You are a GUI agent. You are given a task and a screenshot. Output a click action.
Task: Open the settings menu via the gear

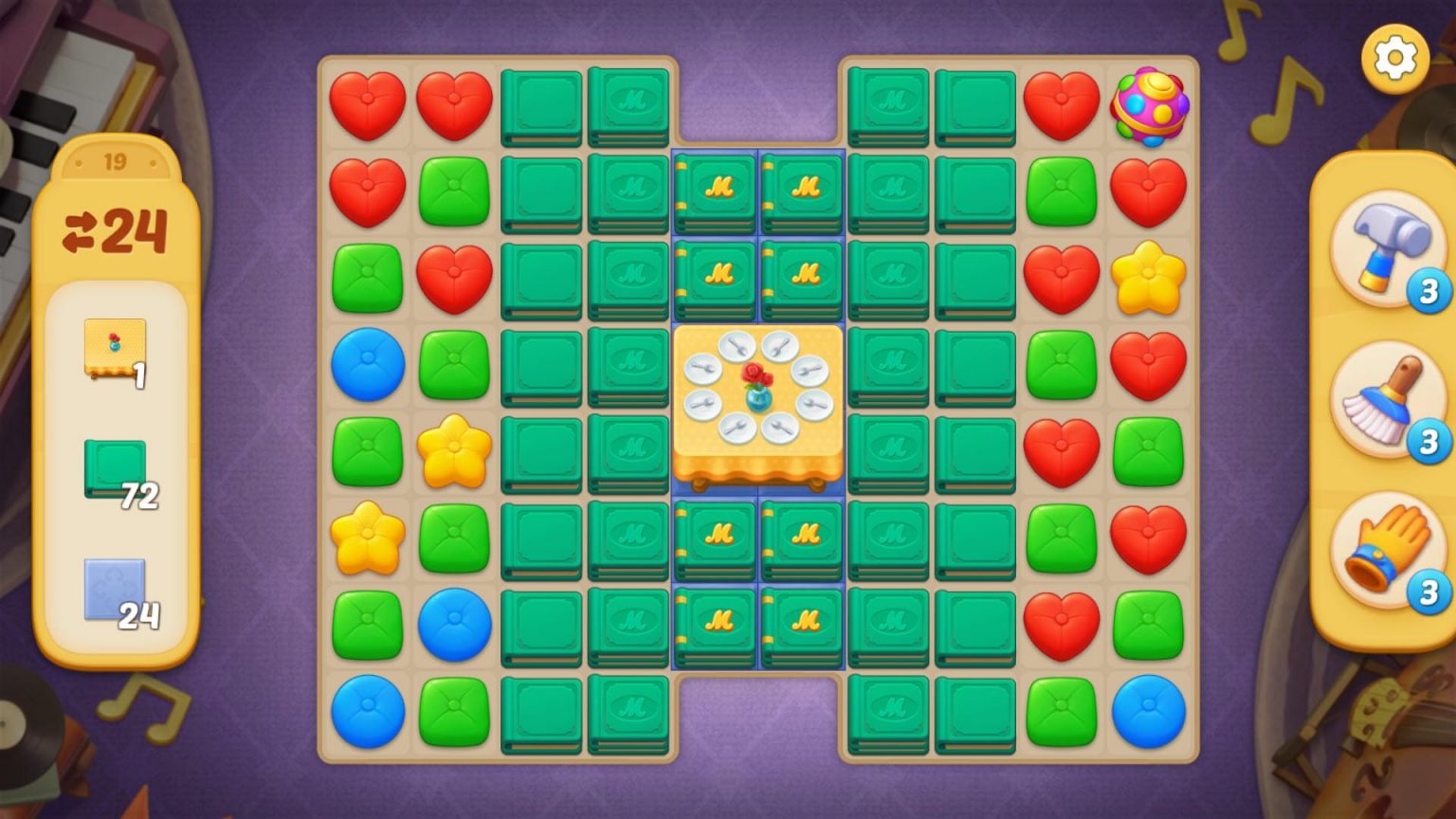tap(1393, 59)
